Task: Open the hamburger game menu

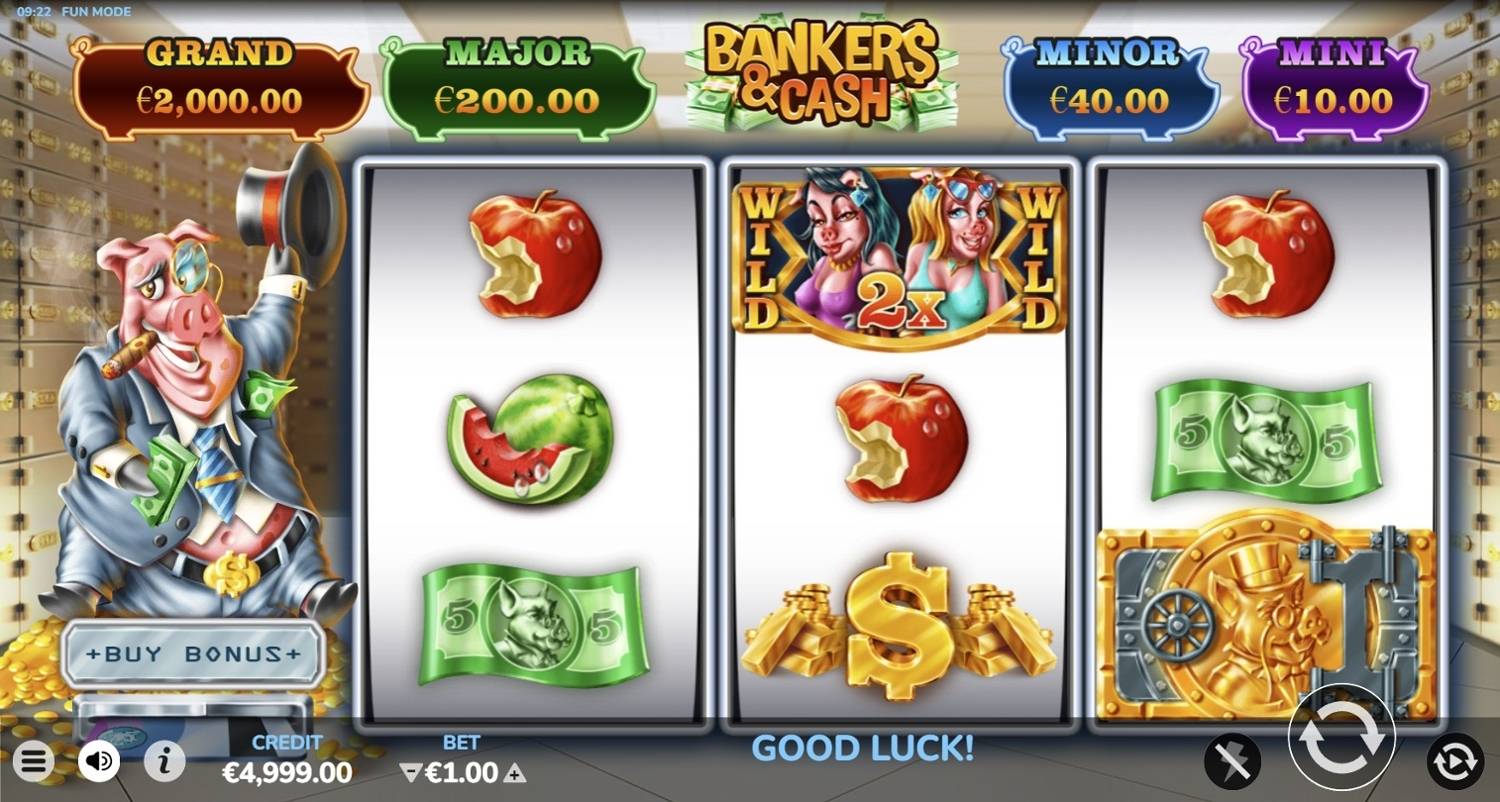Action: [33, 762]
